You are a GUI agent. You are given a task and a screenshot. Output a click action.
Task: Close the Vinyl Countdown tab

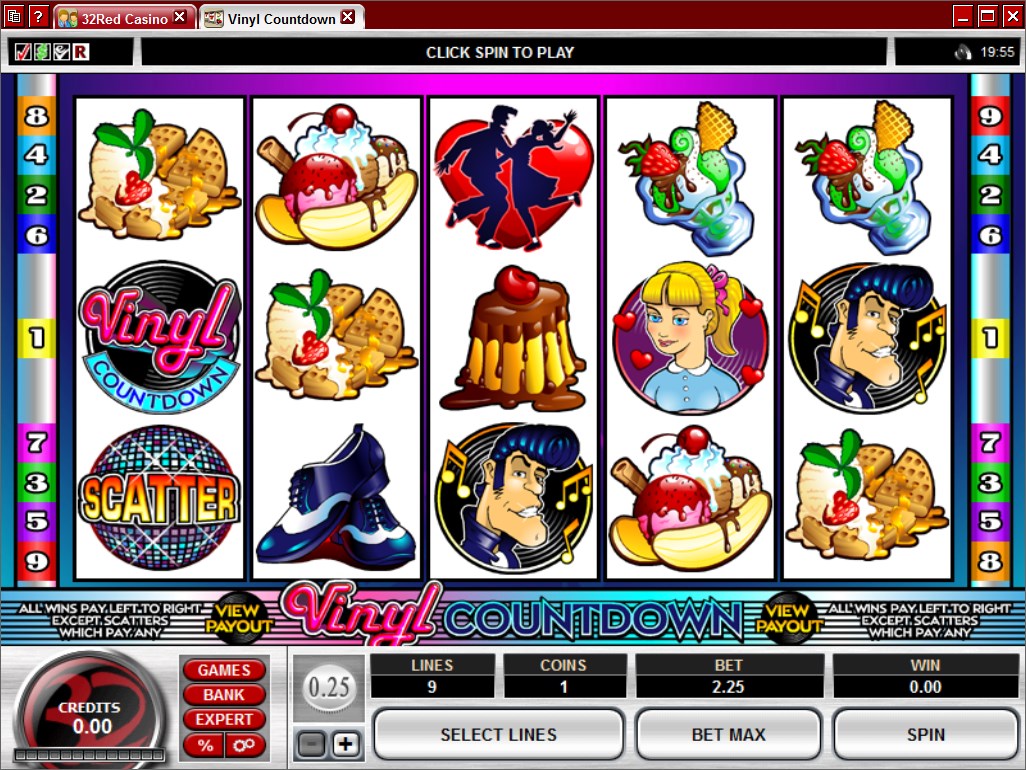[x=348, y=18]
